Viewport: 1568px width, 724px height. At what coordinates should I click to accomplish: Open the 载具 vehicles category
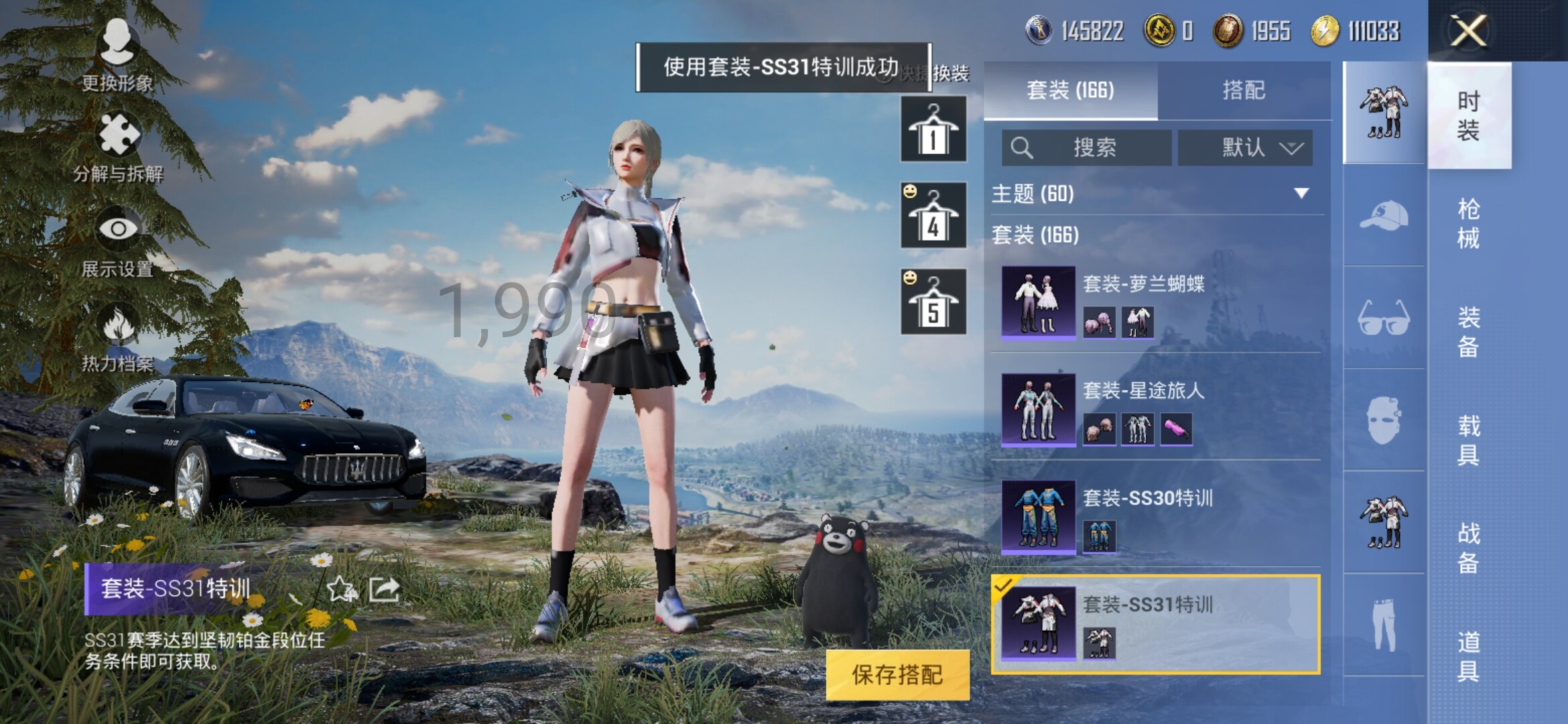[1468, 440]
